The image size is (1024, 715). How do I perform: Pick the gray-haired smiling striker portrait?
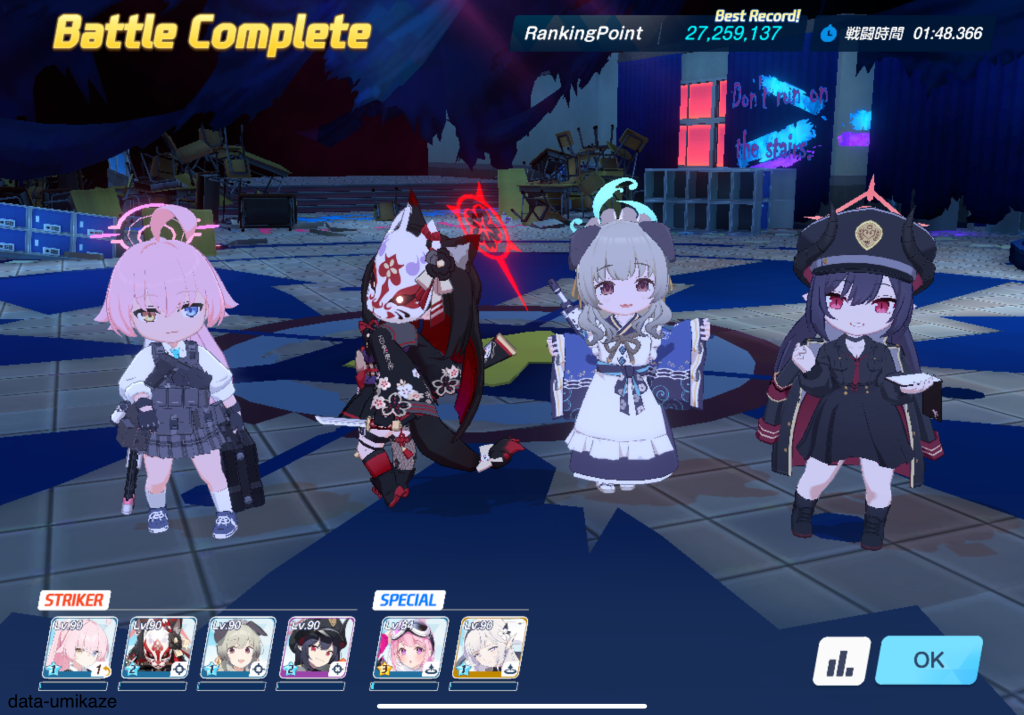tap(238, 648)
